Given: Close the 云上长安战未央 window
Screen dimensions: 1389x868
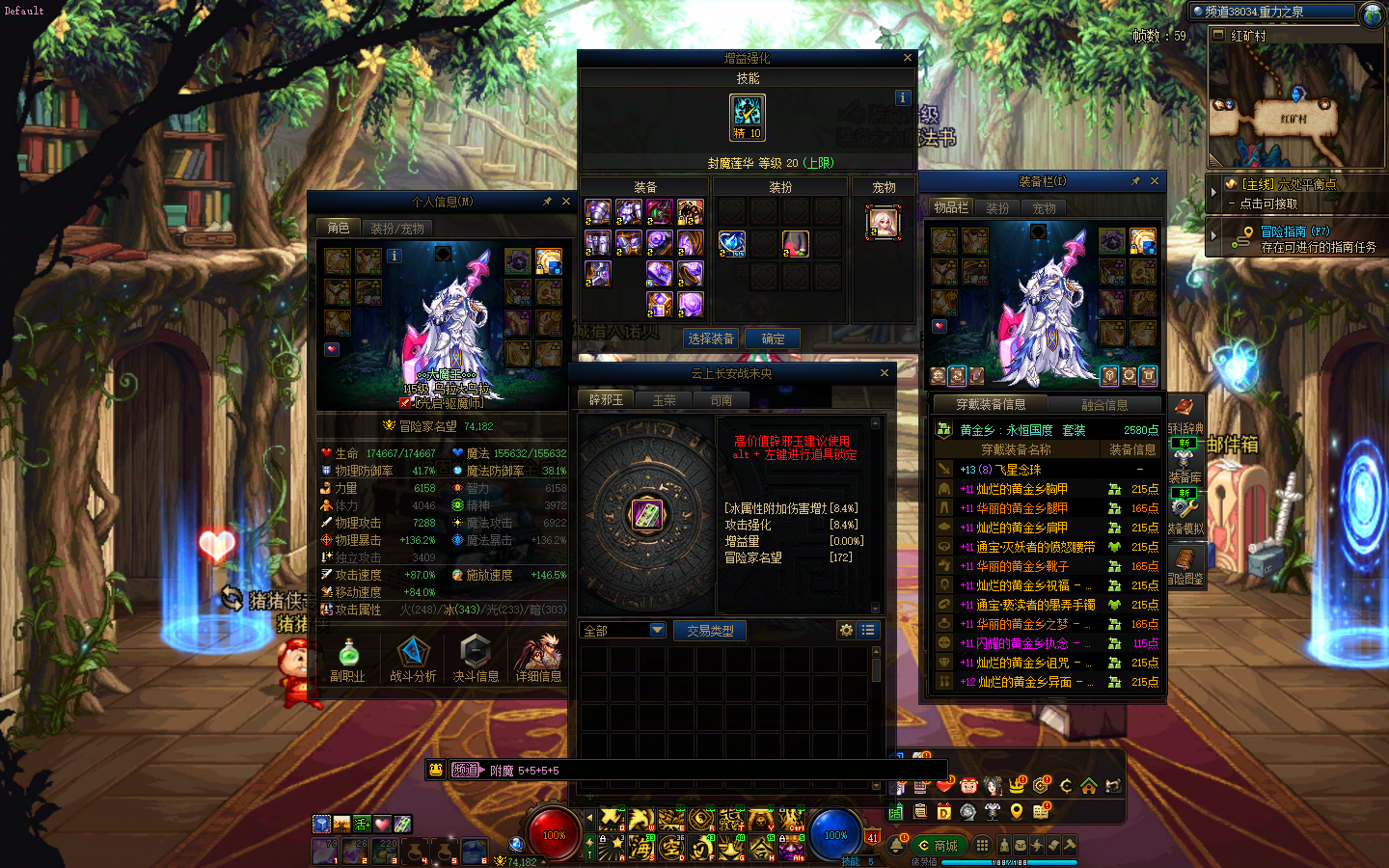Looking at the screenshot, I should click(885, 373).
